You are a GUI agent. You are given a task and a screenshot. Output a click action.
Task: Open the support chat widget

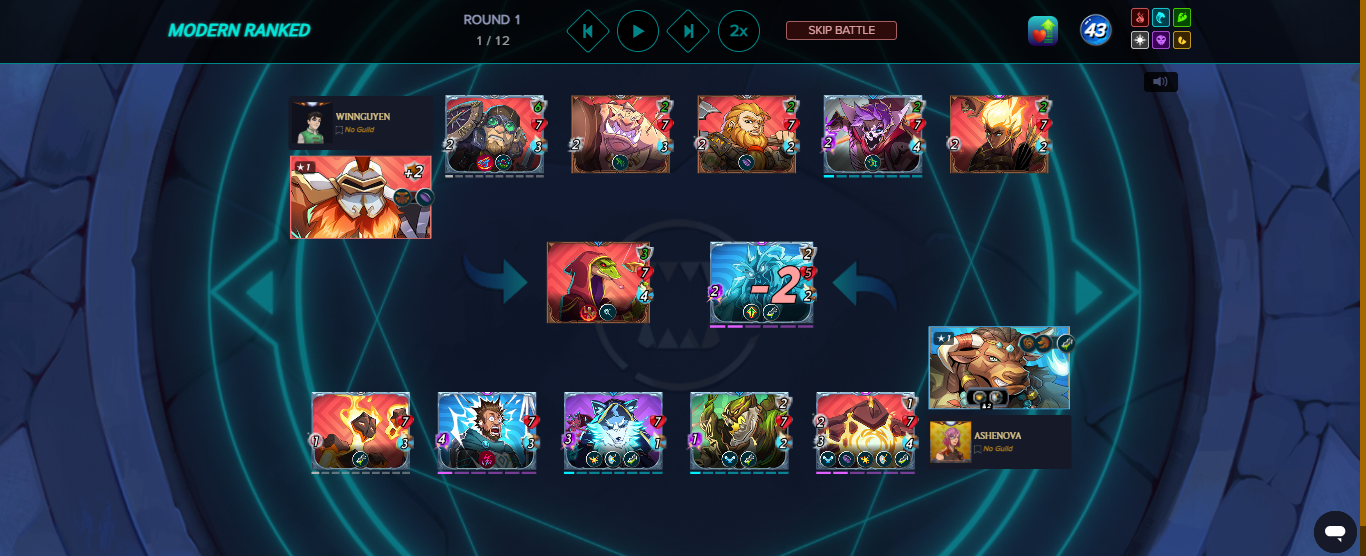[x=1334, y=530]
